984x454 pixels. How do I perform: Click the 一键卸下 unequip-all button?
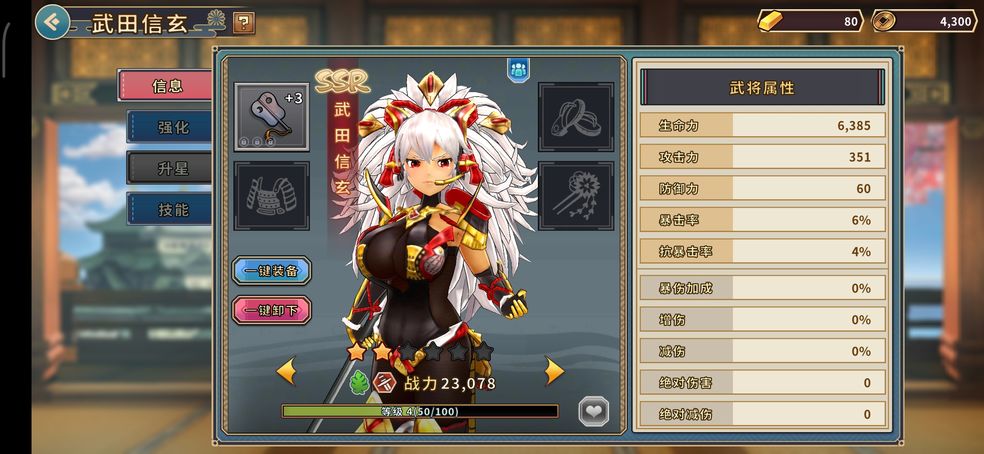(271, 310)
